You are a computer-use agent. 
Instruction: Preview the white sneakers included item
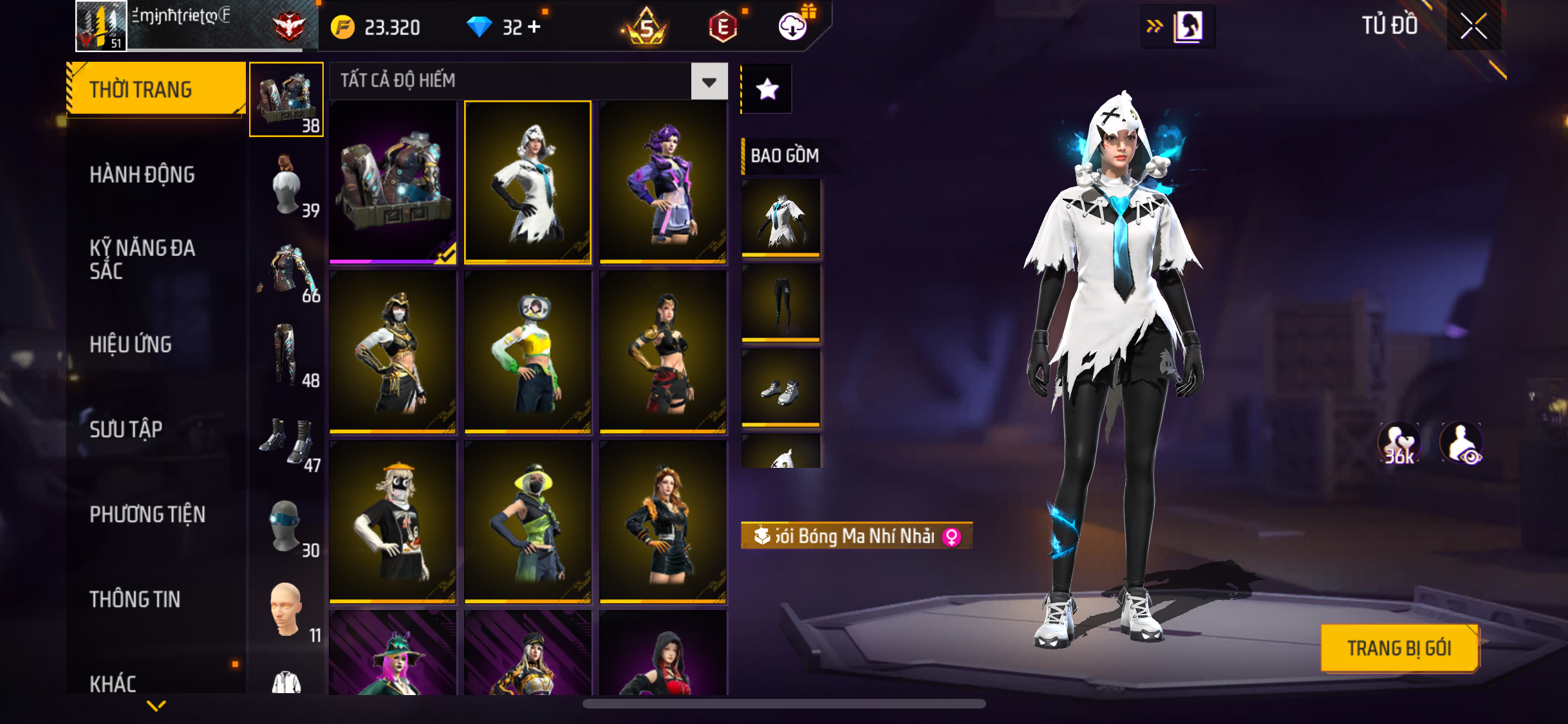tap(781, 388)
